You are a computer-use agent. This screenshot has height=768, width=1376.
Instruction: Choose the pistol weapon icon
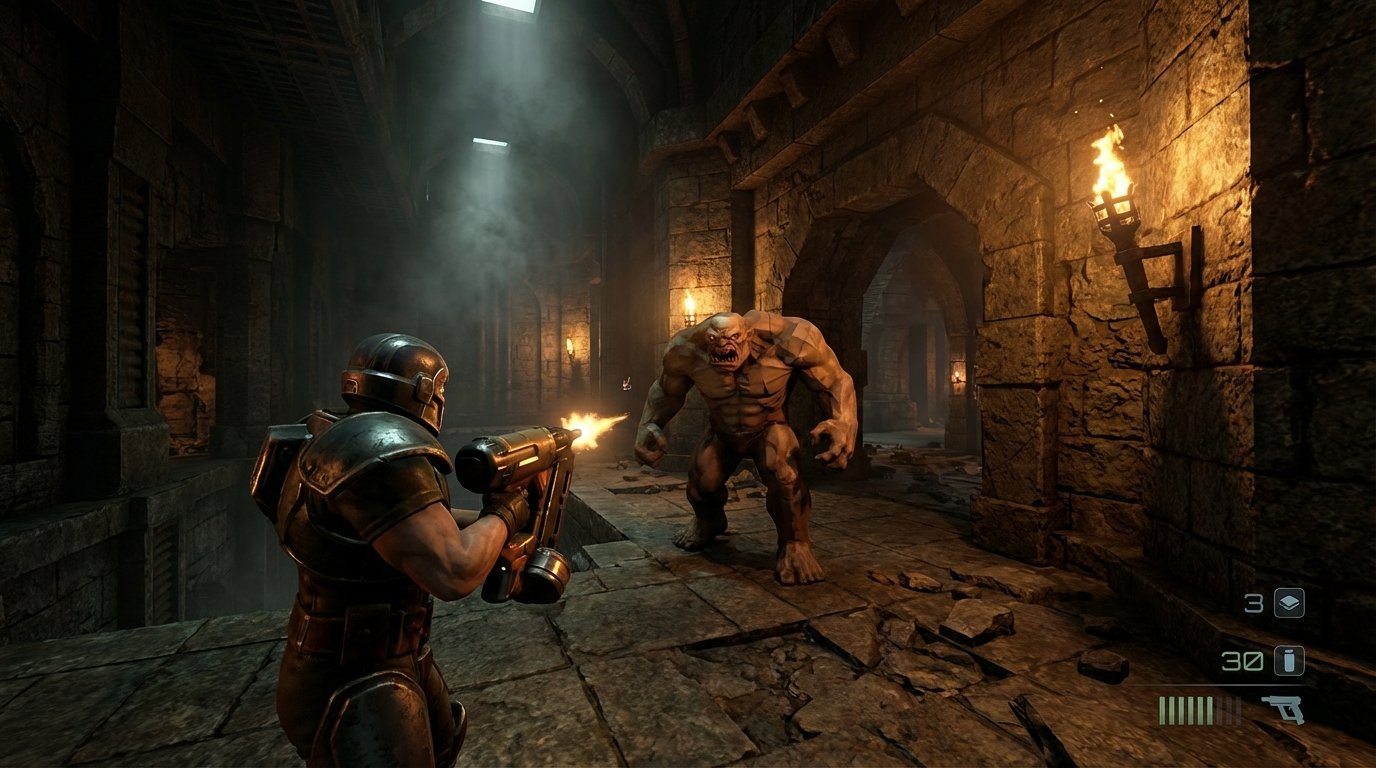point(1282,709)
